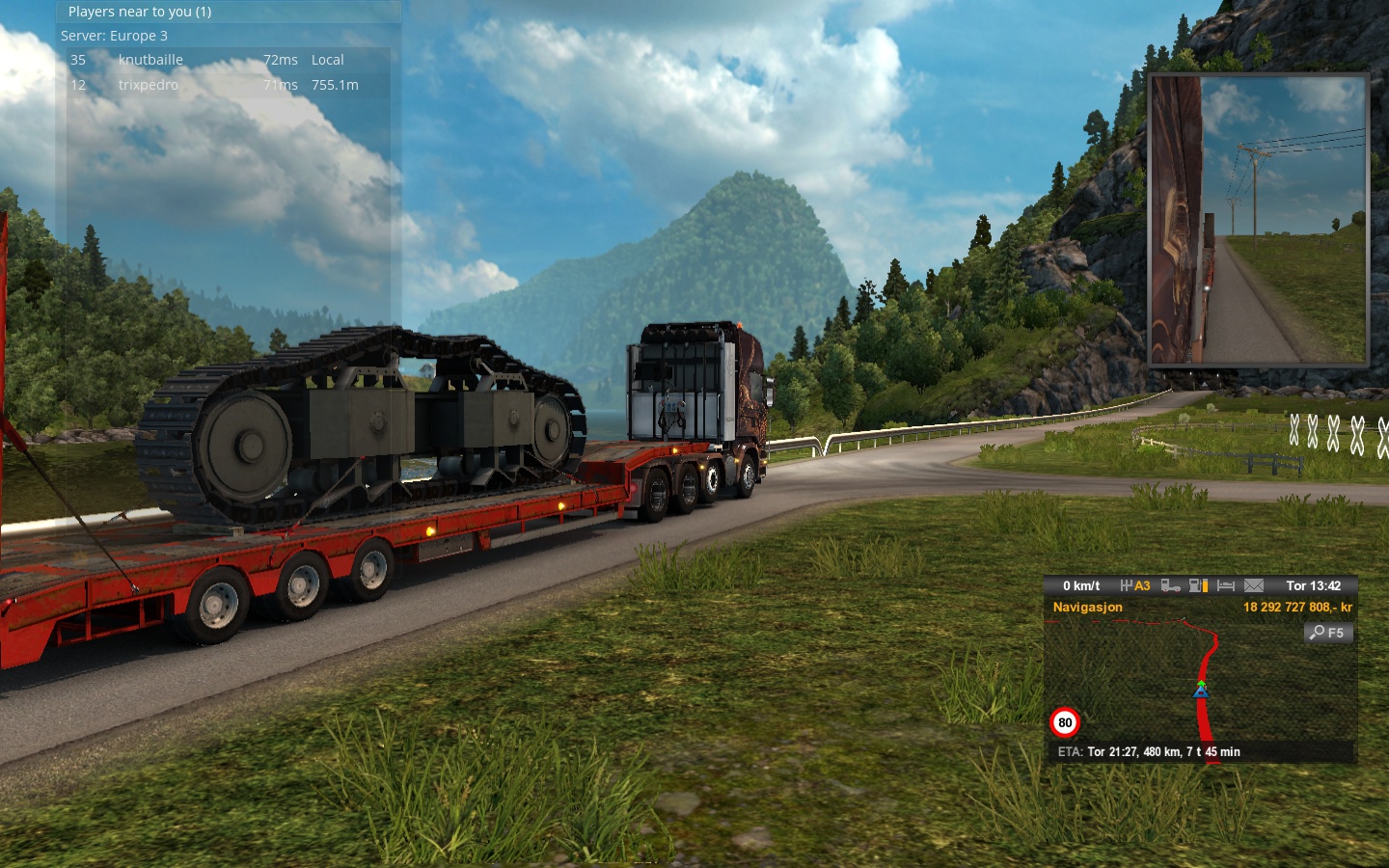This screenshot has height=868, width=1389.
Task: Select player knutbaille in the player list
Action: pos(150,60)
